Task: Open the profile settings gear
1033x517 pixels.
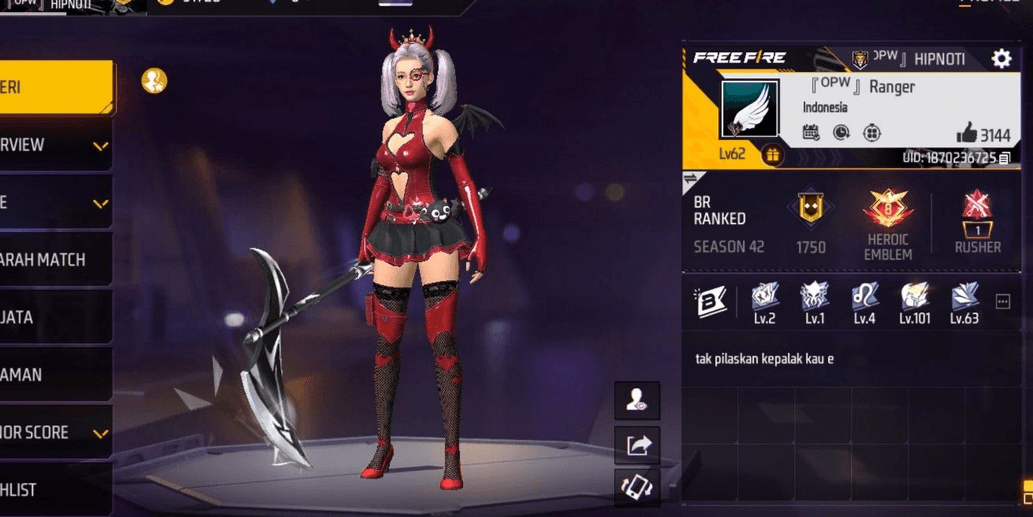Action: (1001, 59)
